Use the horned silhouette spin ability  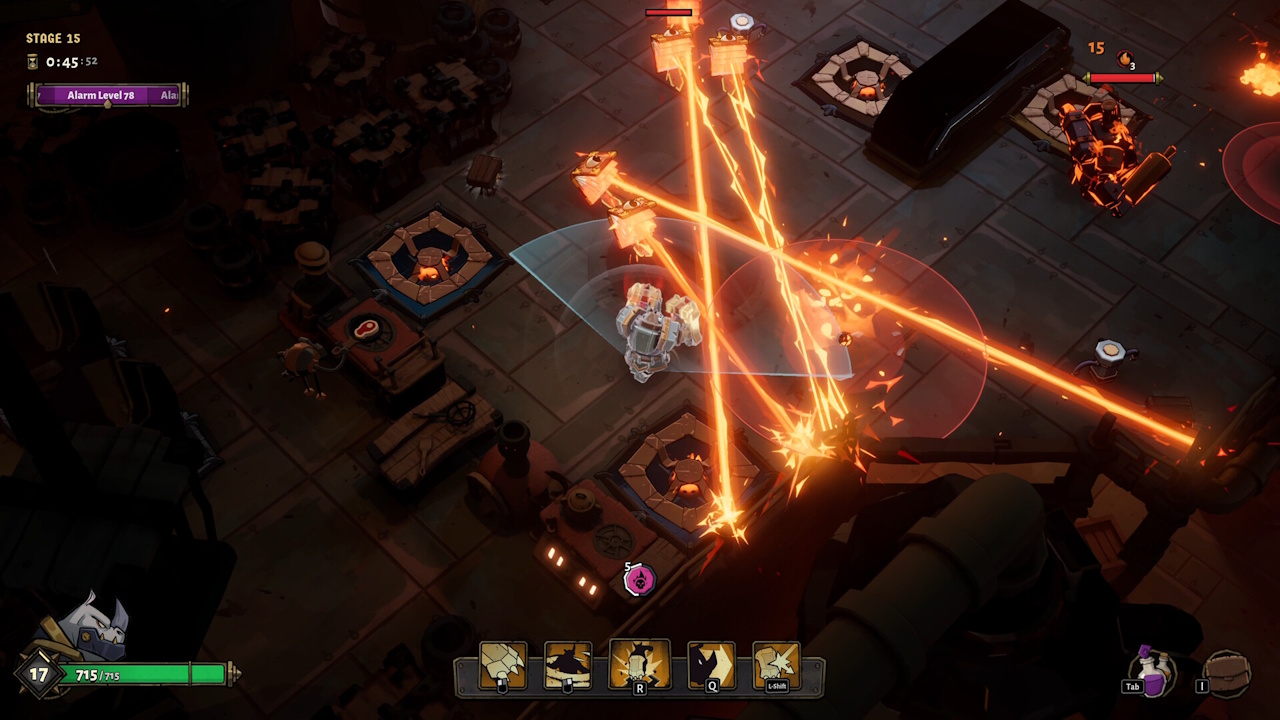point(568,665)
